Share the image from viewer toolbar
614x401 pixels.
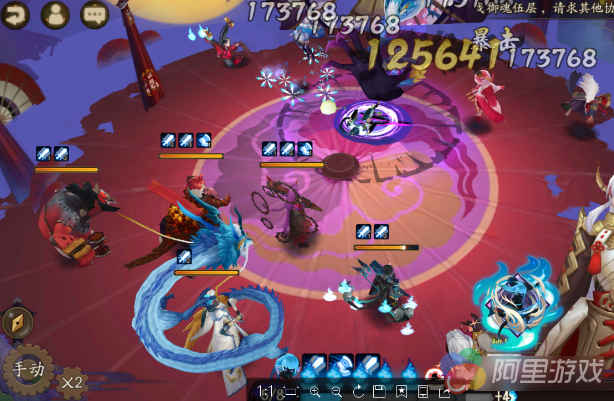pos(444,391)
